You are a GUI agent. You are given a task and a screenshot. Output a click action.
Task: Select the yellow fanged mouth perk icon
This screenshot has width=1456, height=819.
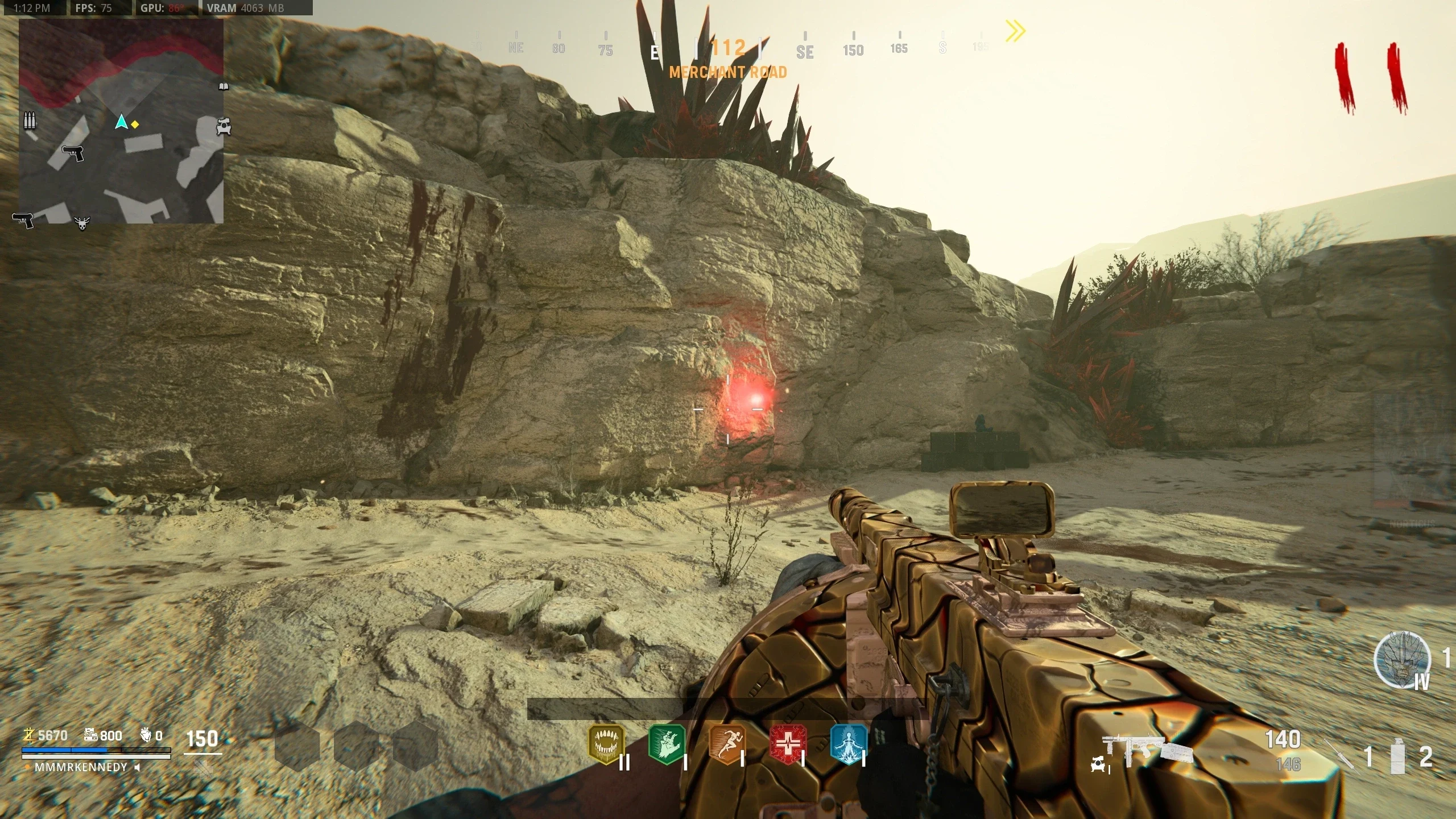point(606,743)
